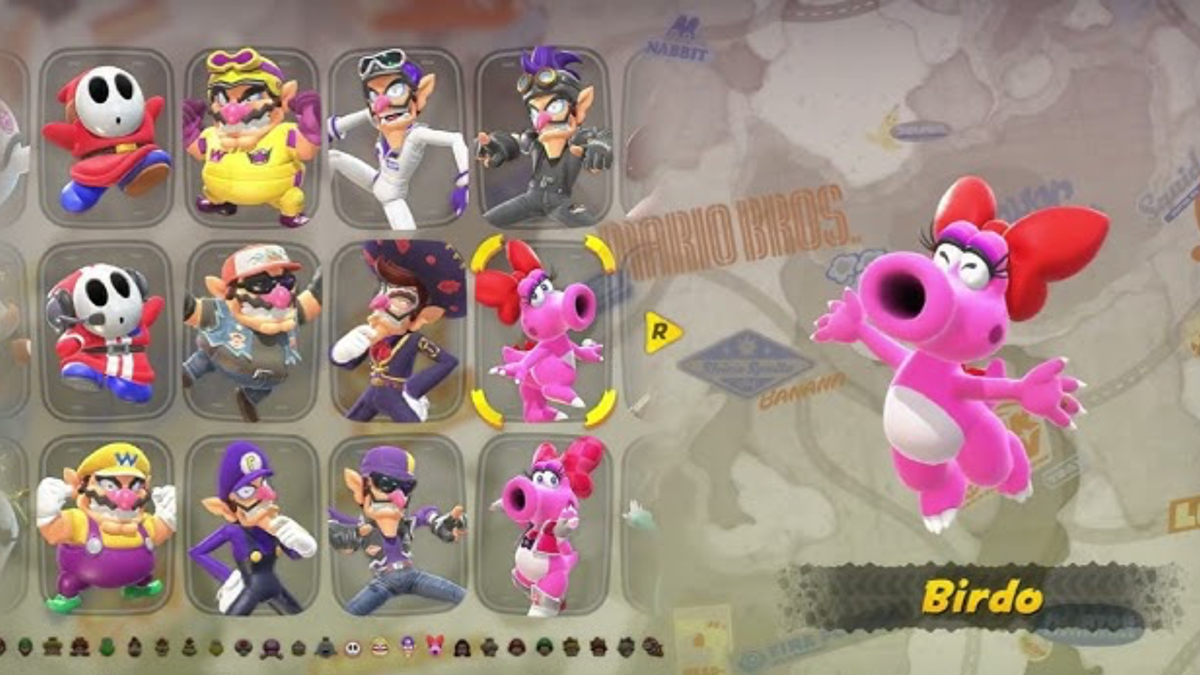Pick Waluigi in the white racing suit
Viewport: 1200px width, 675px height.
pyautogui.click(x=396, y=137)
